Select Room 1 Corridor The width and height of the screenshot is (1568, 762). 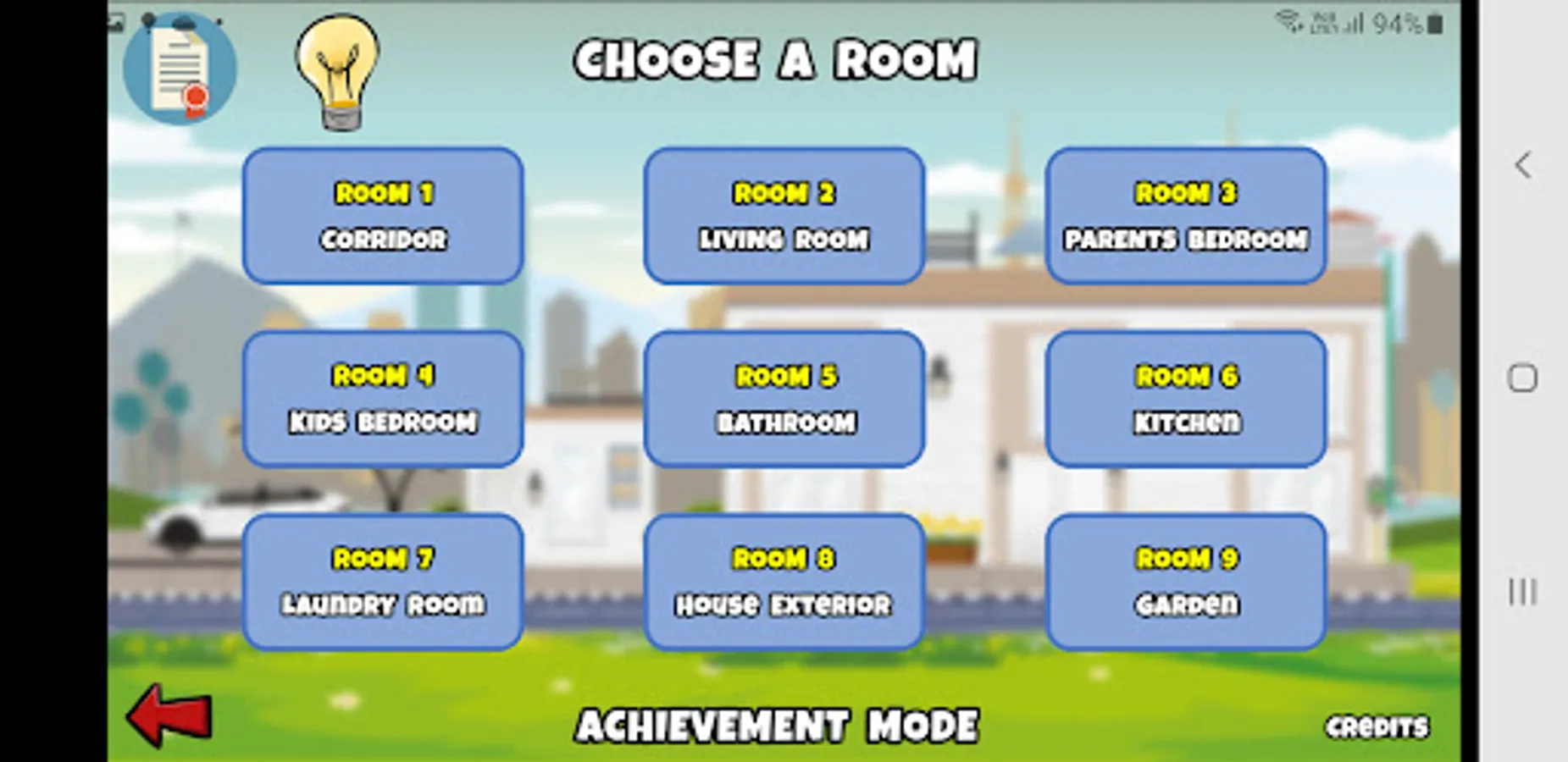(x=382, y=216)
